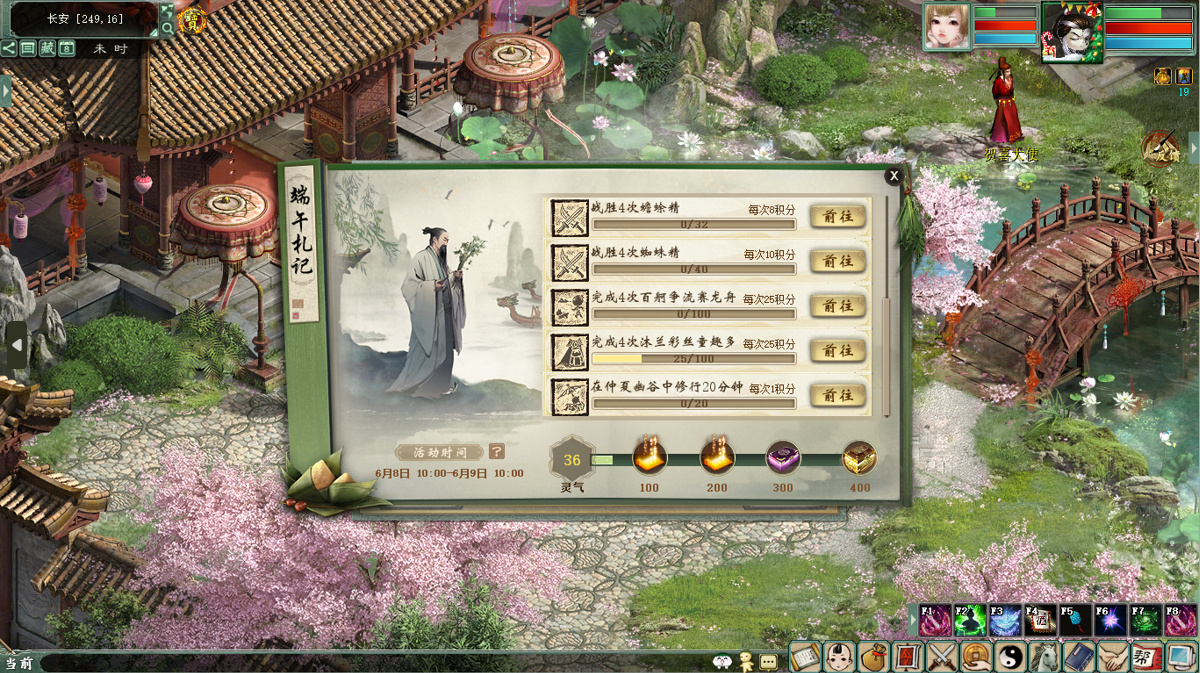
Task: Open the event time help question mark
Action: tap(497, 452)
